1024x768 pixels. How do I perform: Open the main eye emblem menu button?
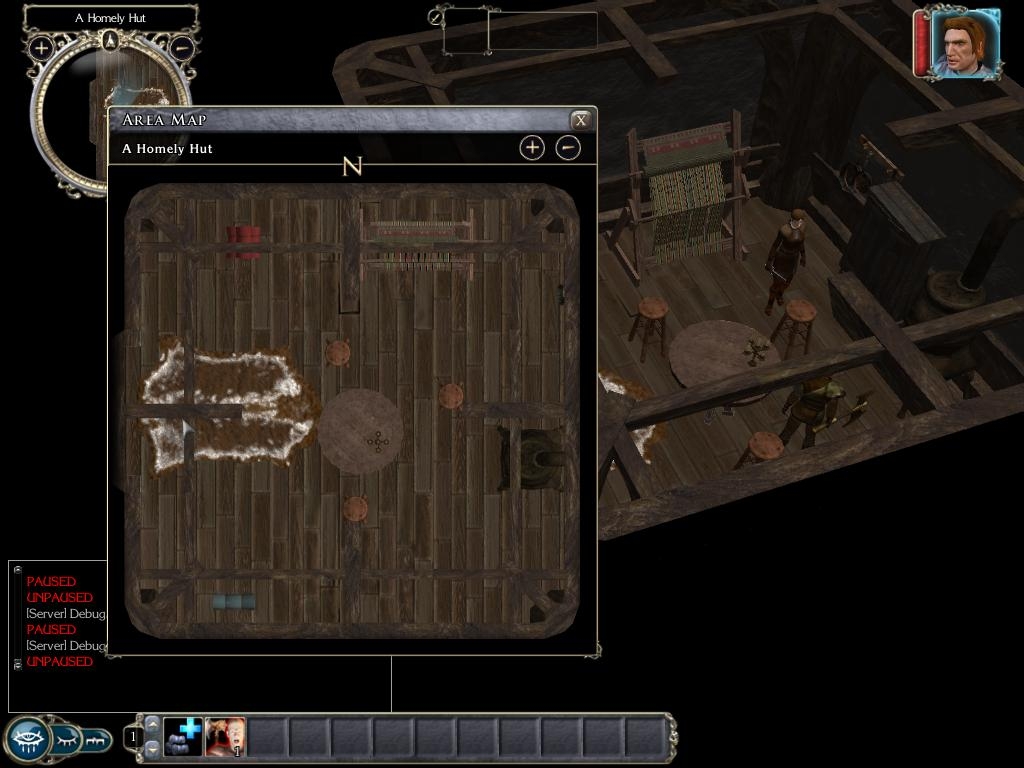pos(27,739)
